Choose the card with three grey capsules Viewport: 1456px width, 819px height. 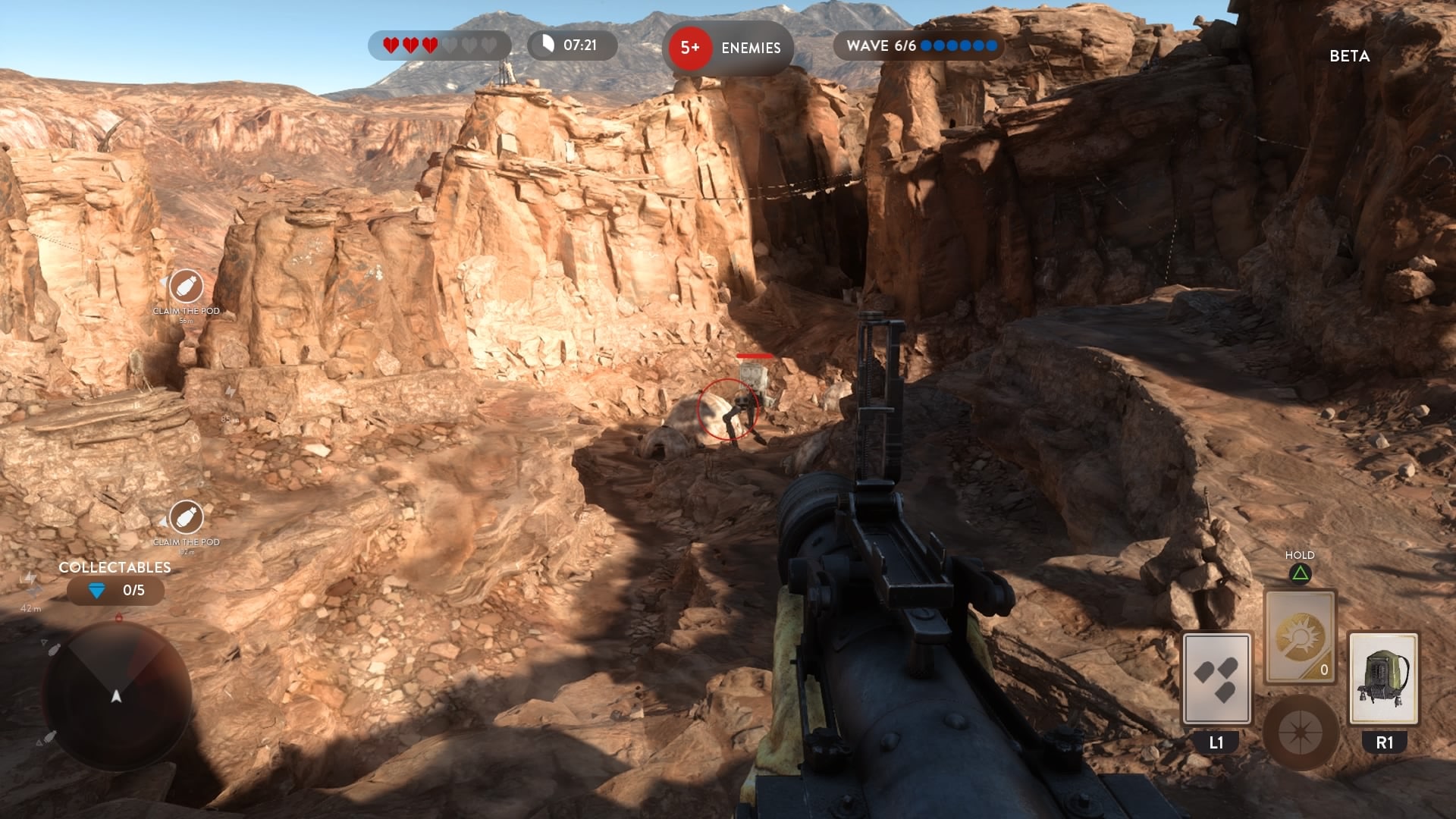point(1216,679)
